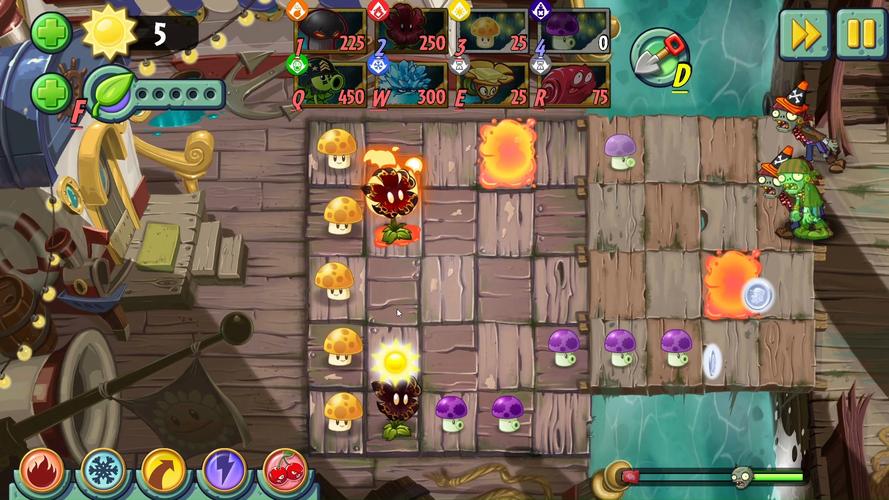Trigger the purple lightning power-up
889x500 pixels.
(x=225, y=471)
